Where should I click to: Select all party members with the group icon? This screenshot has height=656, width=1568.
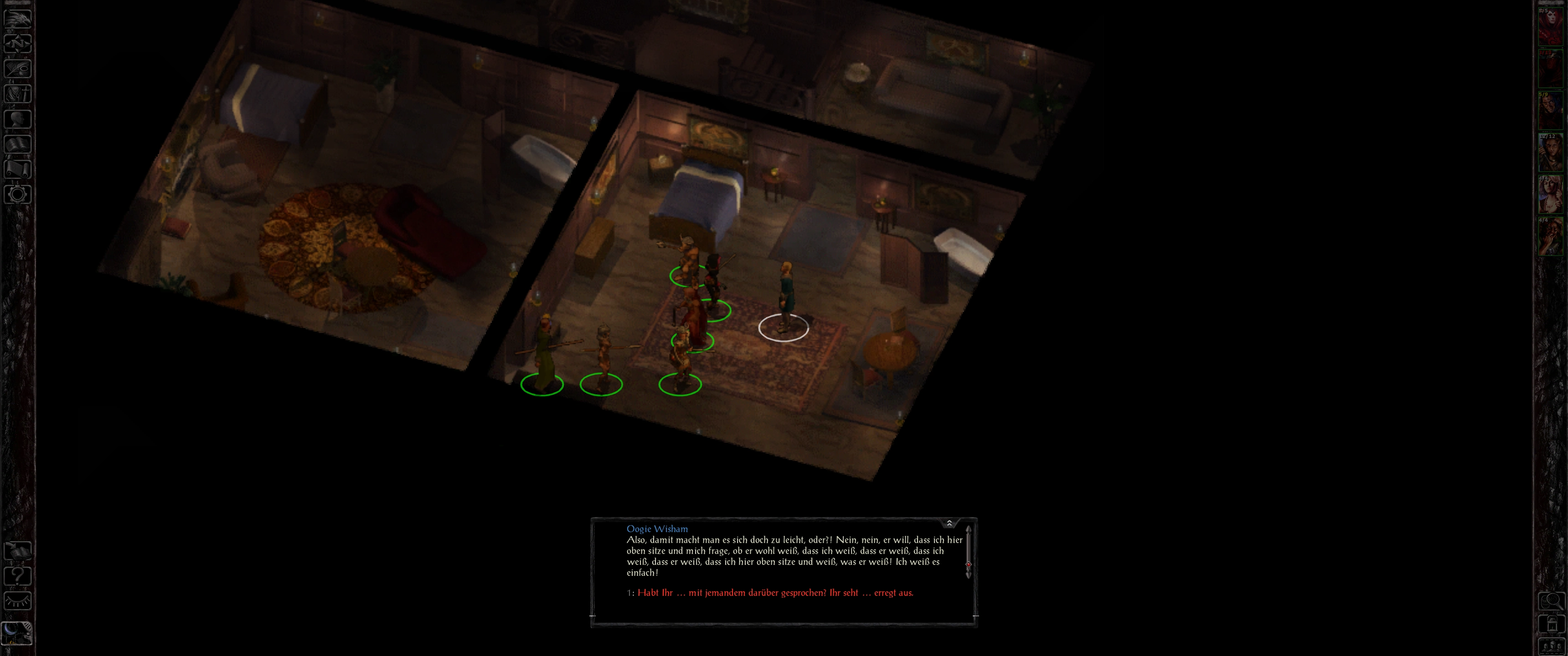click(x=1550, y=646)
